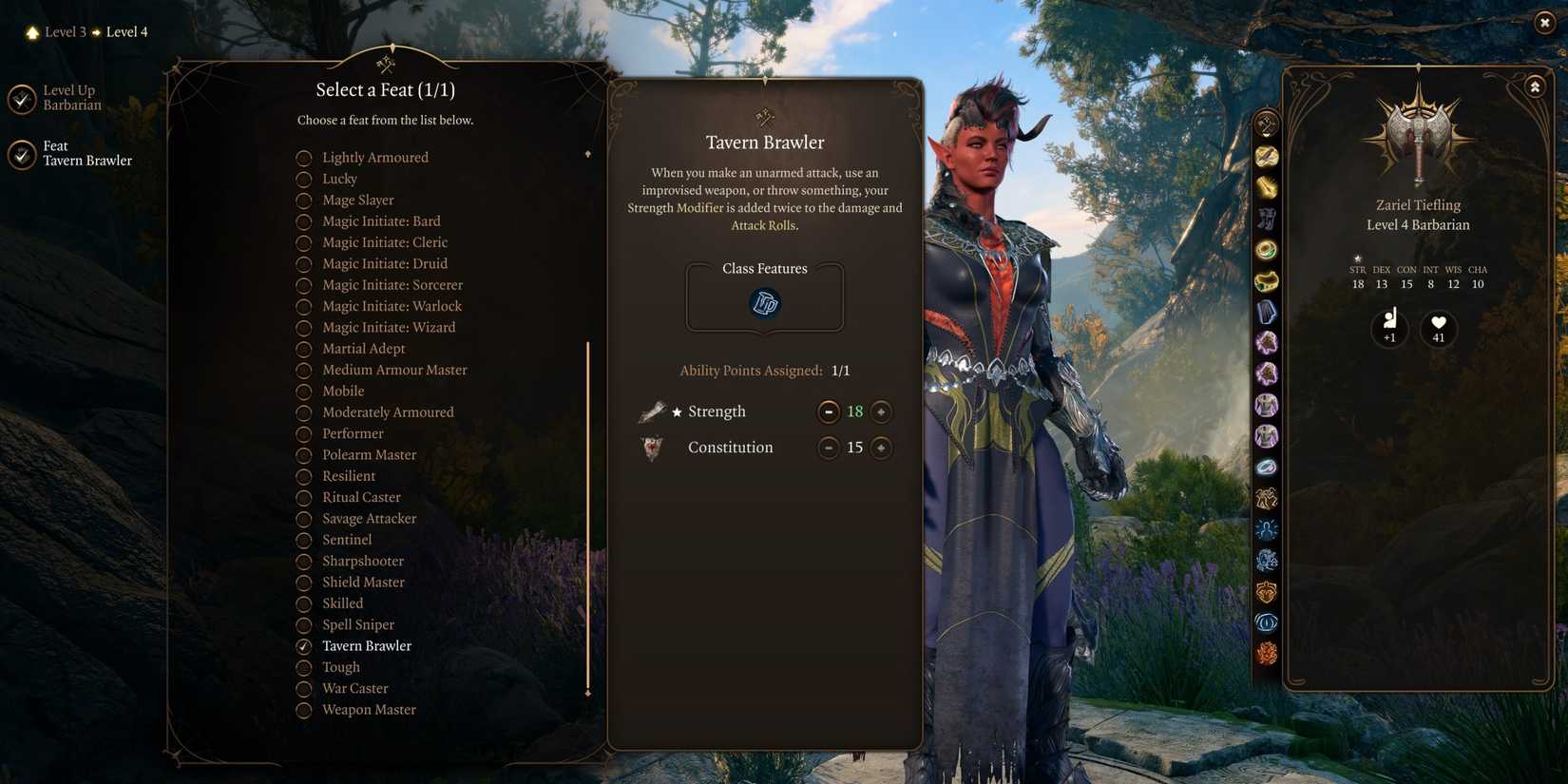This screenshot has height=784, width=1568.
Task: Click the heart icon showing 41 hit points
Action: [1439, 328]
